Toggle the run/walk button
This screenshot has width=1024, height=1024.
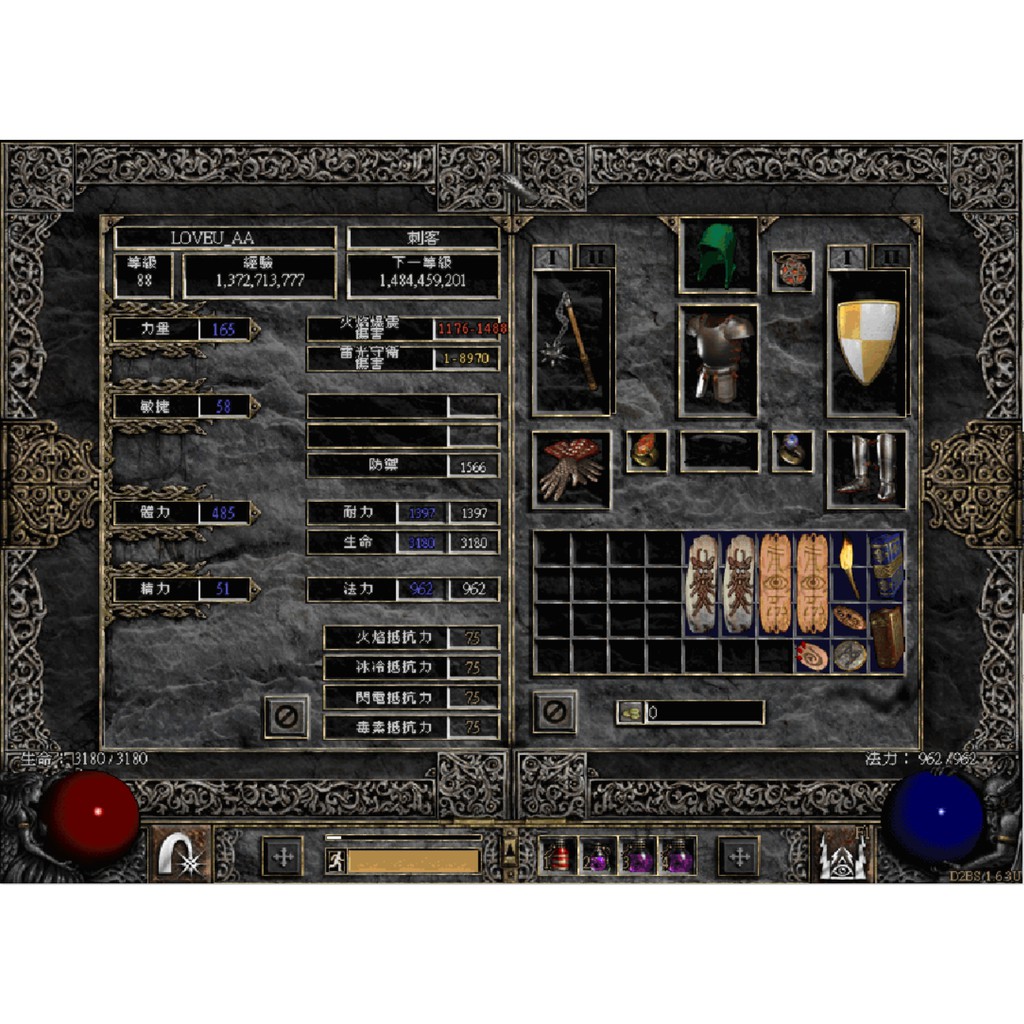tap(336, 860)
